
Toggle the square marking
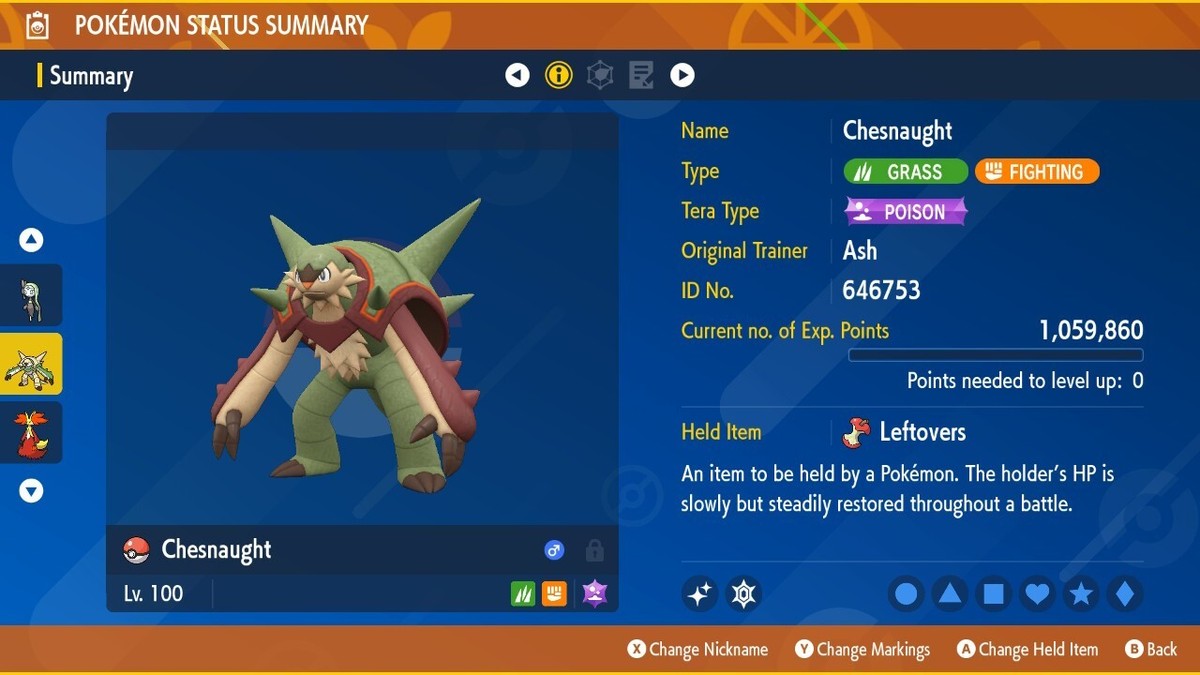pos(994,594)
